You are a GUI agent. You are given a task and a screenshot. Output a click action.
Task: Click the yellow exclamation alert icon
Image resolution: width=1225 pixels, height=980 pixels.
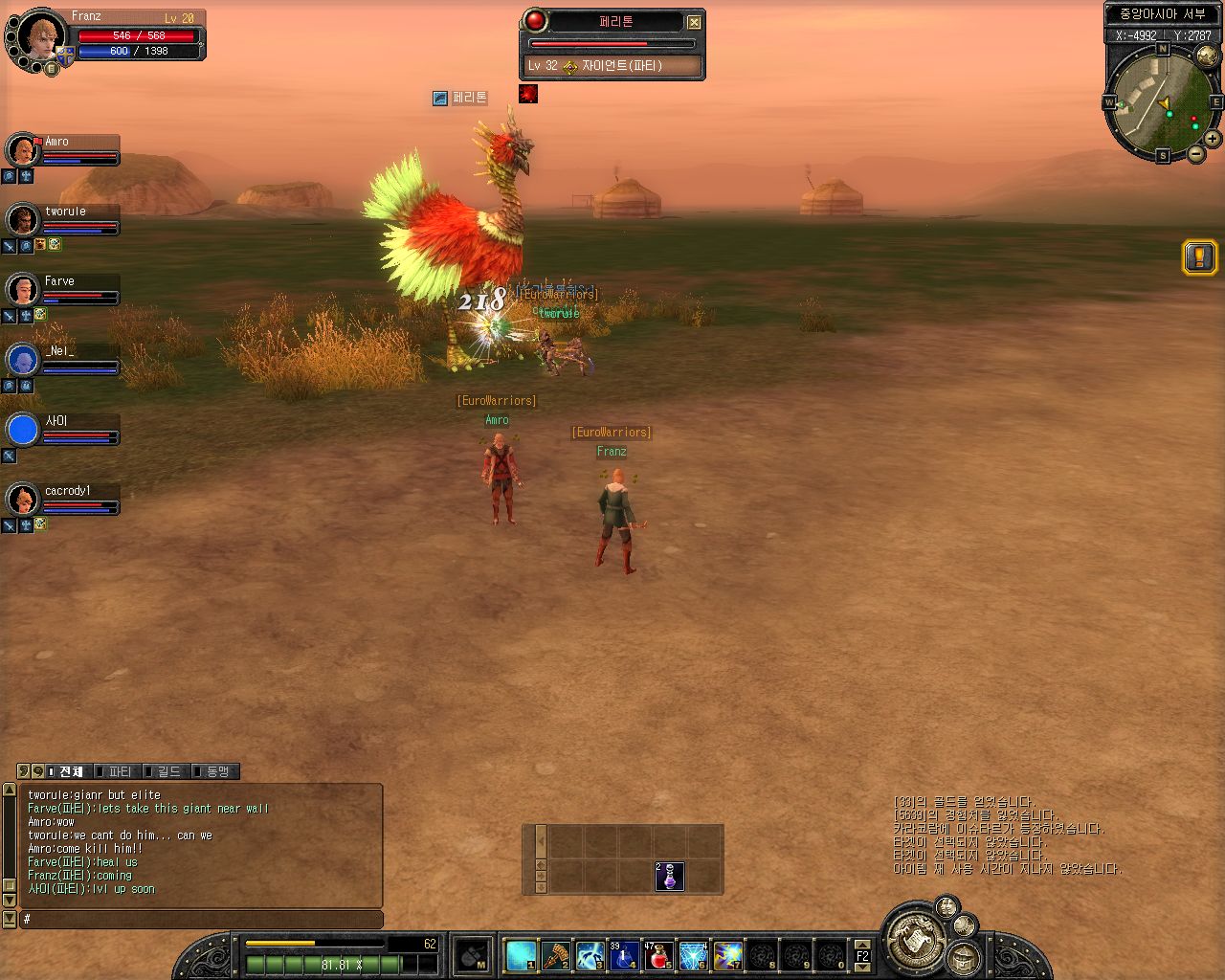1199,256
